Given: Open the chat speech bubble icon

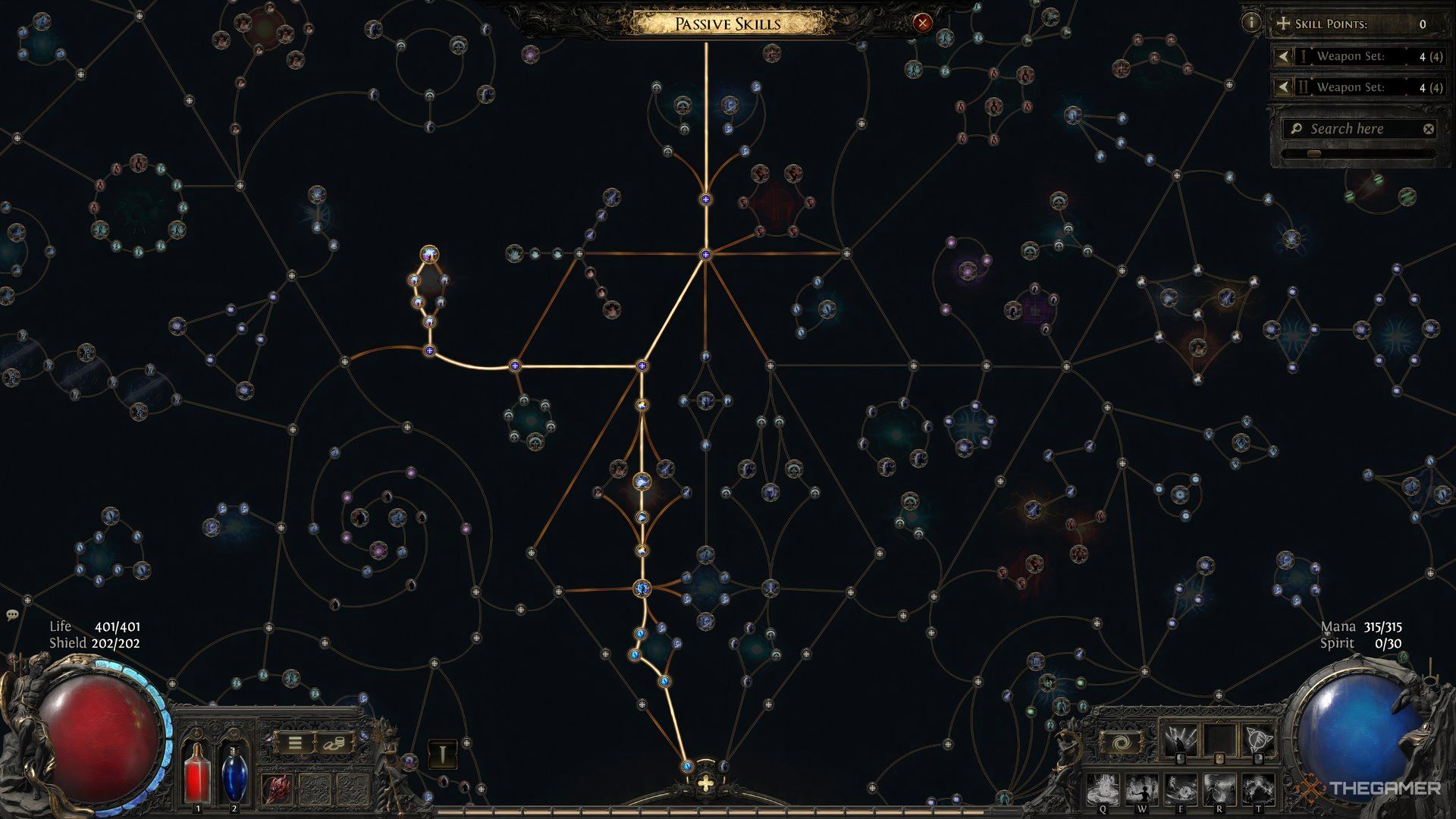Looking at the screenshot, I should [x=12, y=615].
